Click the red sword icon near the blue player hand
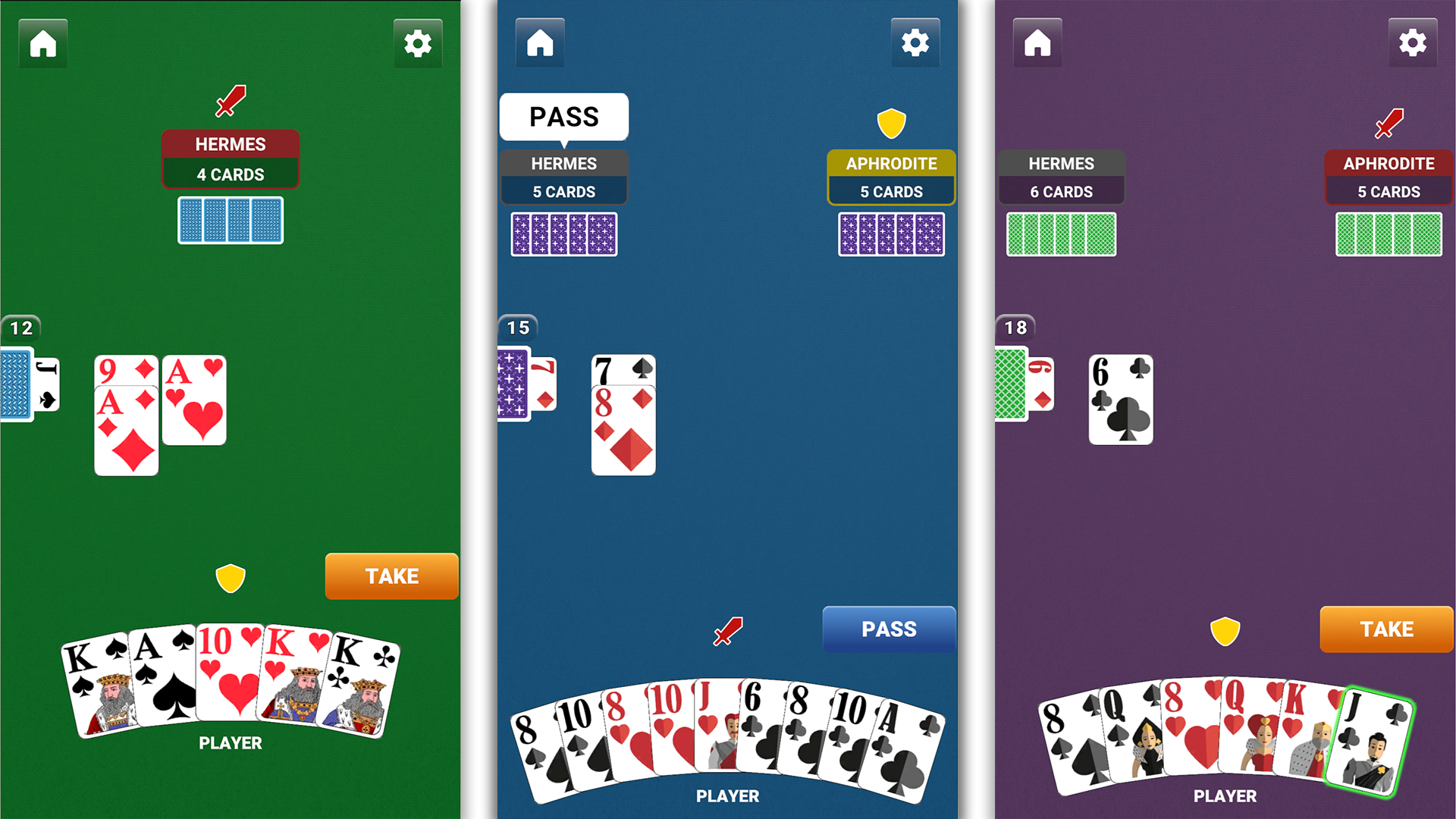1456x819 pixels. click(x=726, y=630)
